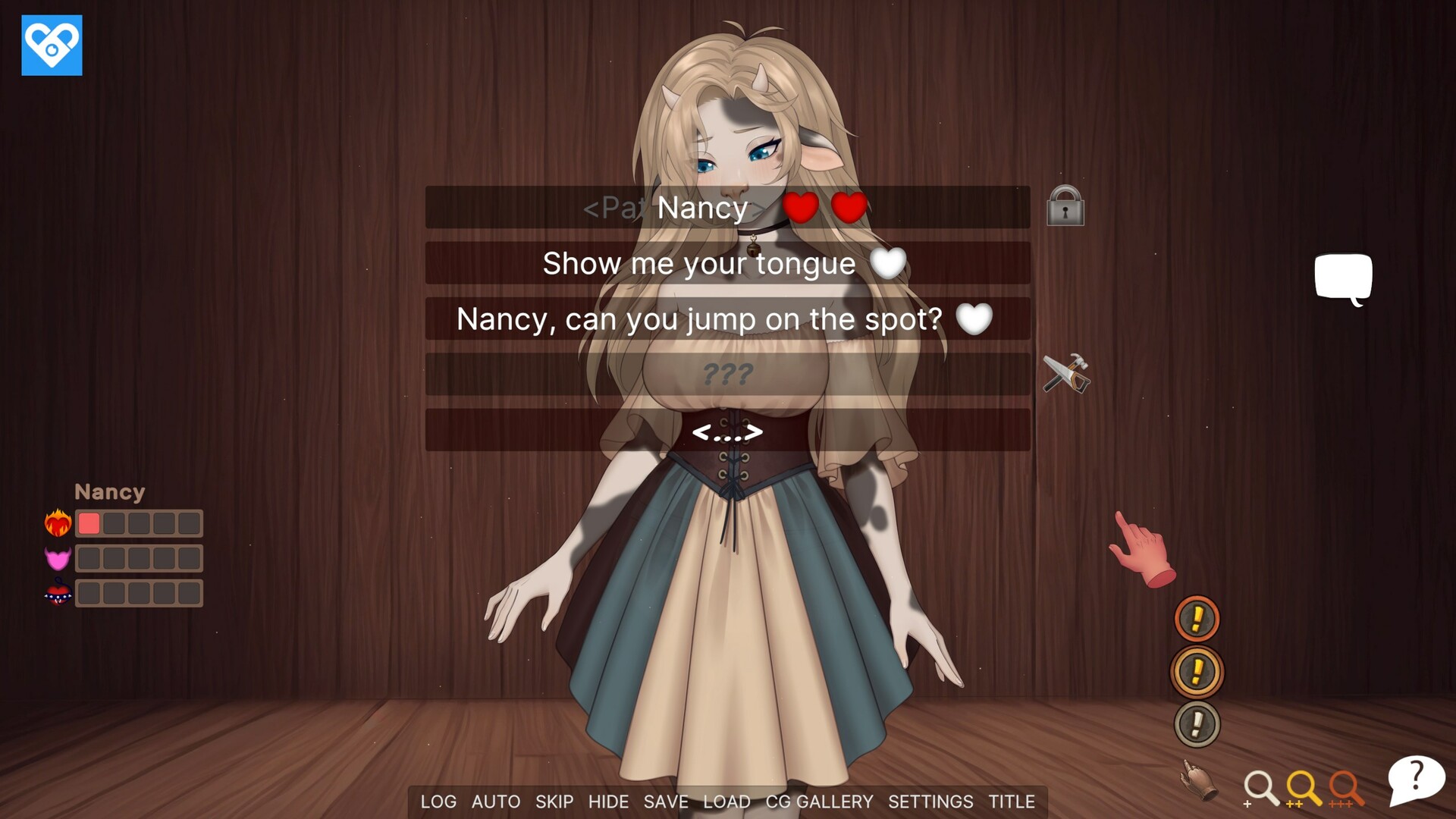Open the white speech bubble on the right side
Screen dimensions: 1456x819
coord(1343,278)
